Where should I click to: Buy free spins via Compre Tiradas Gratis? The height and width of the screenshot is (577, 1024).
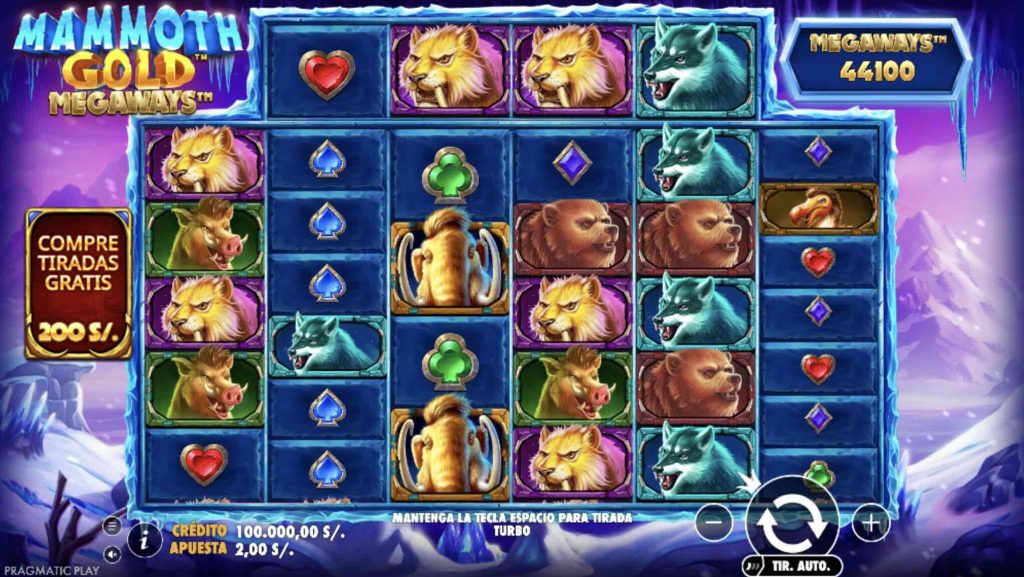pyautogui.click(x=78, y=283)
